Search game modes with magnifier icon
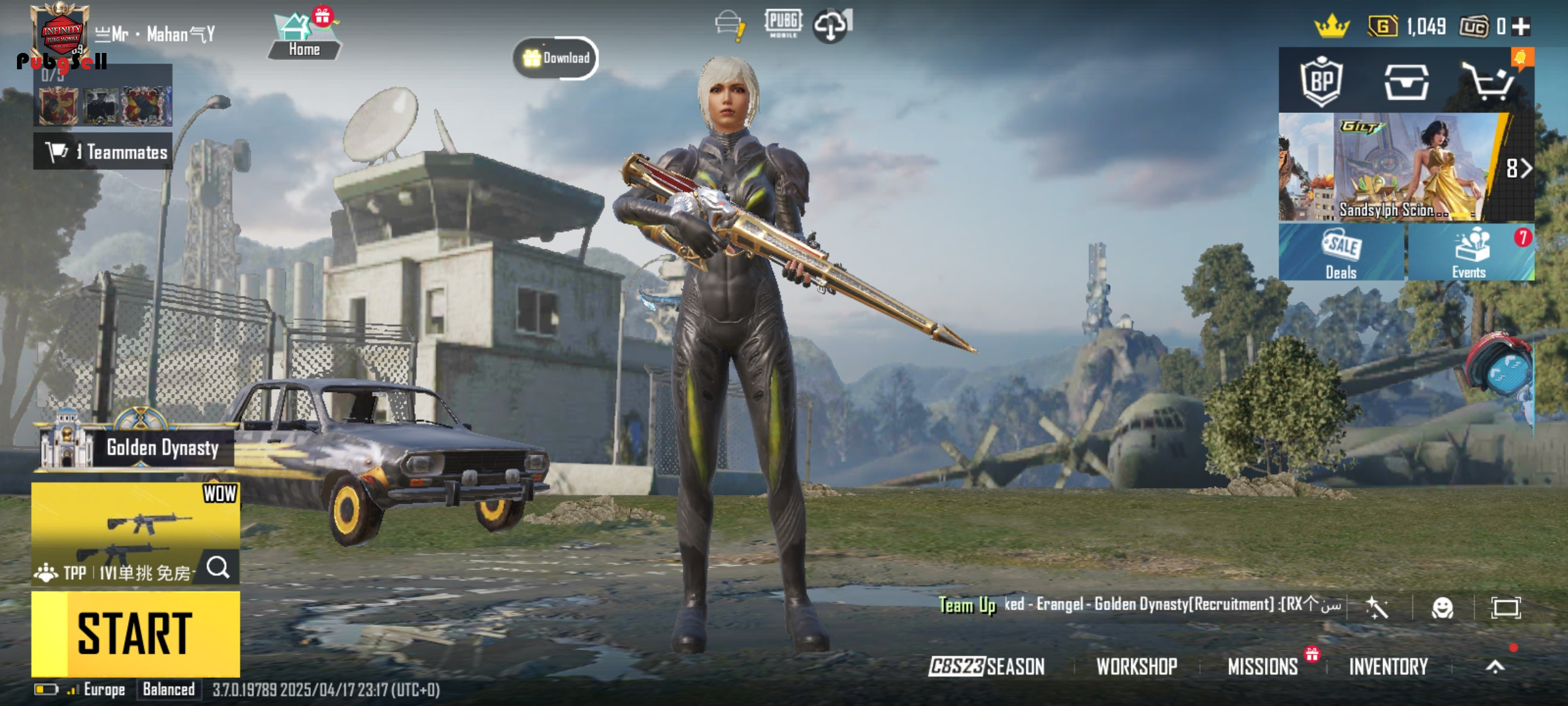1568x706 pixels. [x=218, y=567]
